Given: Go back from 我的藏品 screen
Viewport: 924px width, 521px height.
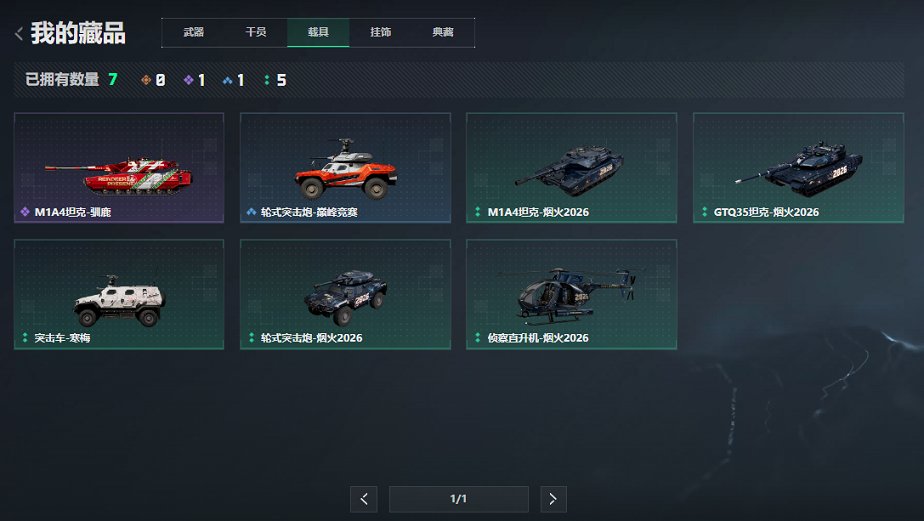Looking at the screenshot, I should 19,34.
